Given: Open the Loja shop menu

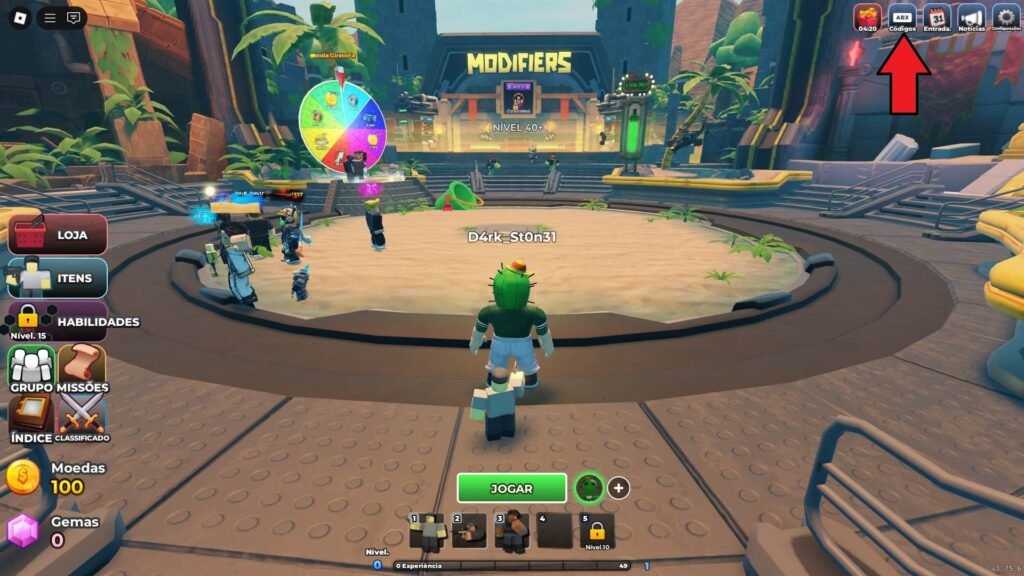Looking at the screenshot, I should [x=58, y=235].
